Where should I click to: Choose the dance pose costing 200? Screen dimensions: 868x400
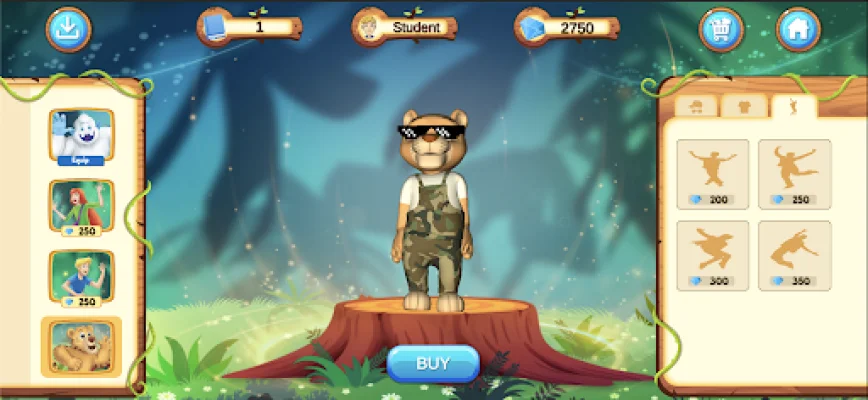pos(713,174)
